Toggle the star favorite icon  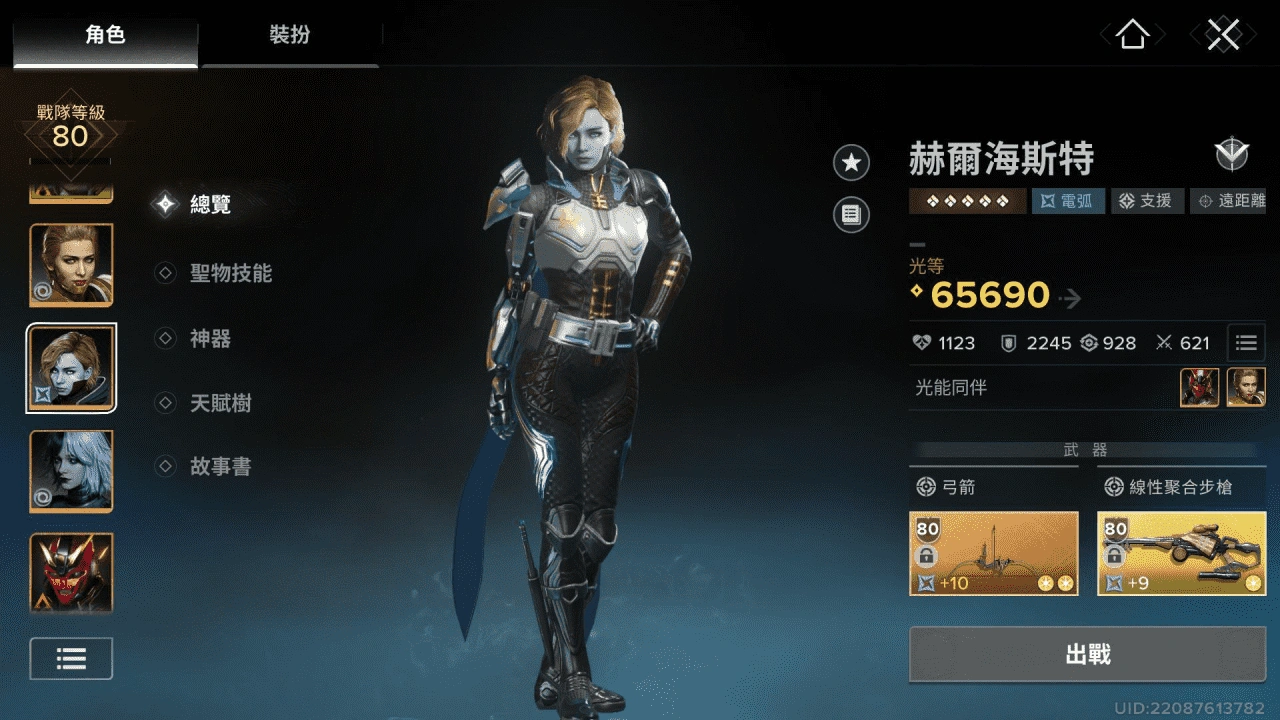(851, 162)
